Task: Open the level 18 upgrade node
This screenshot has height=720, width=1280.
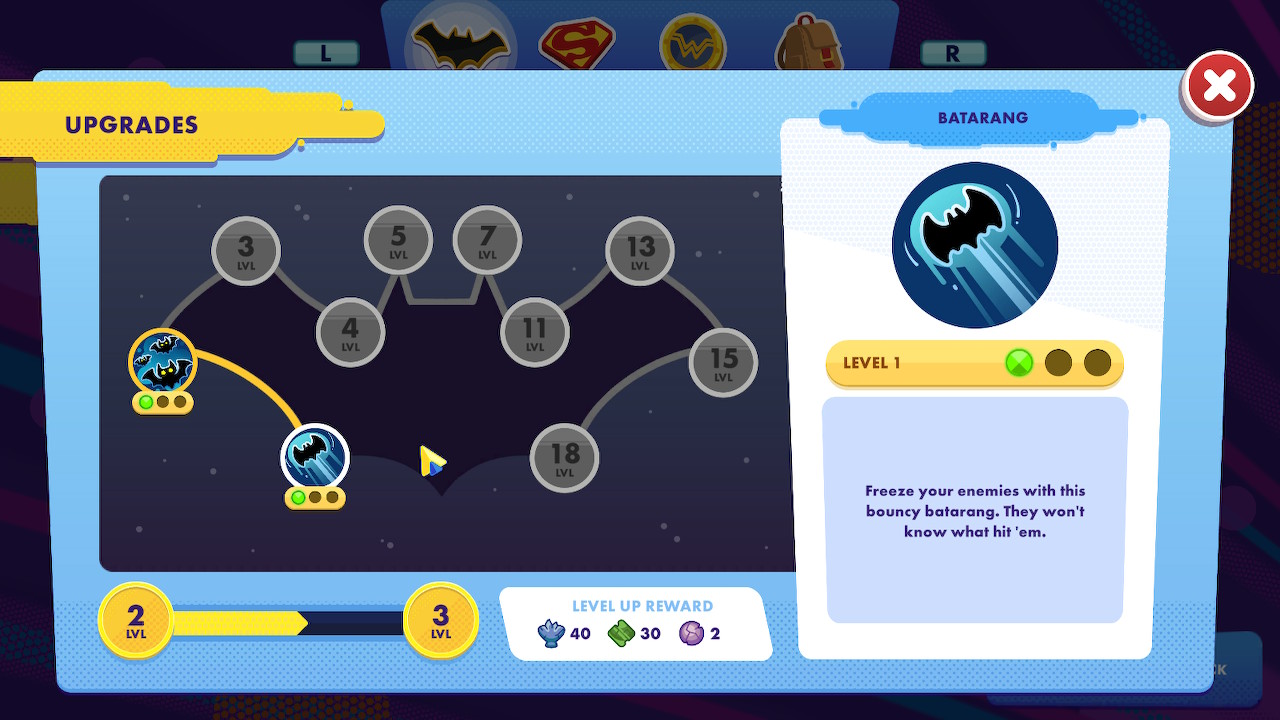Action: [x=563, y=457]
